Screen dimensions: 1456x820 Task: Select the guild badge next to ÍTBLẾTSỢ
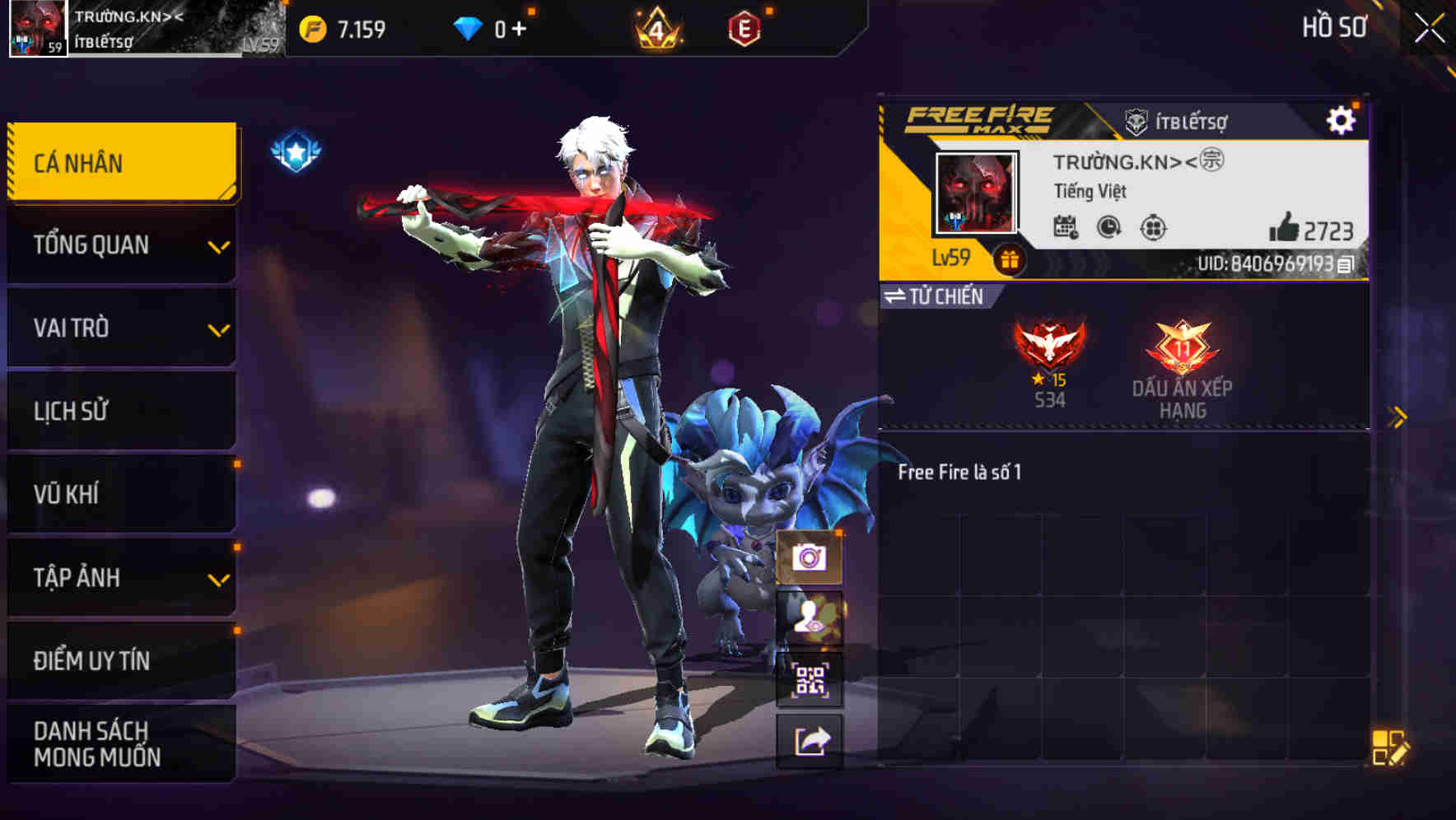[x=1136, y=119]
